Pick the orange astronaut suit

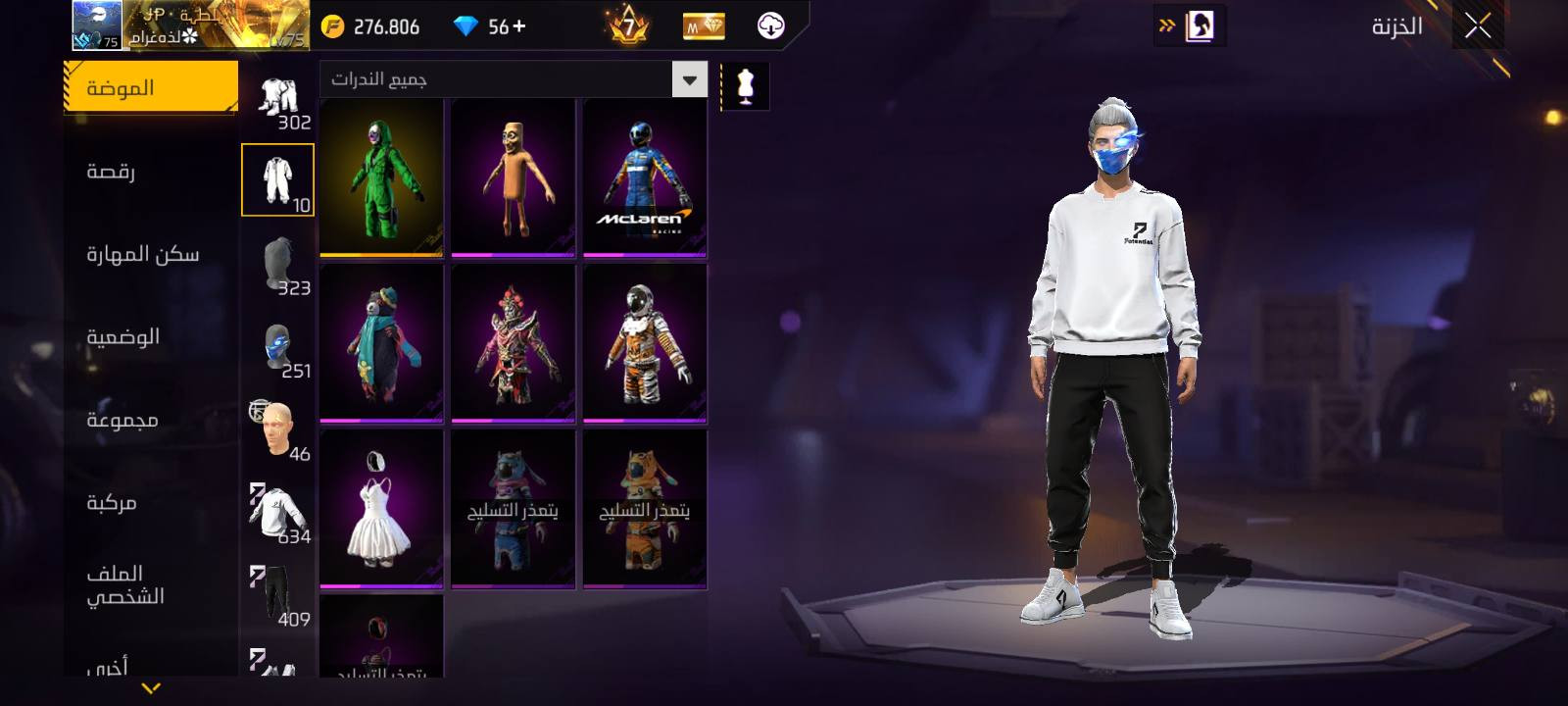pos(644,343)
